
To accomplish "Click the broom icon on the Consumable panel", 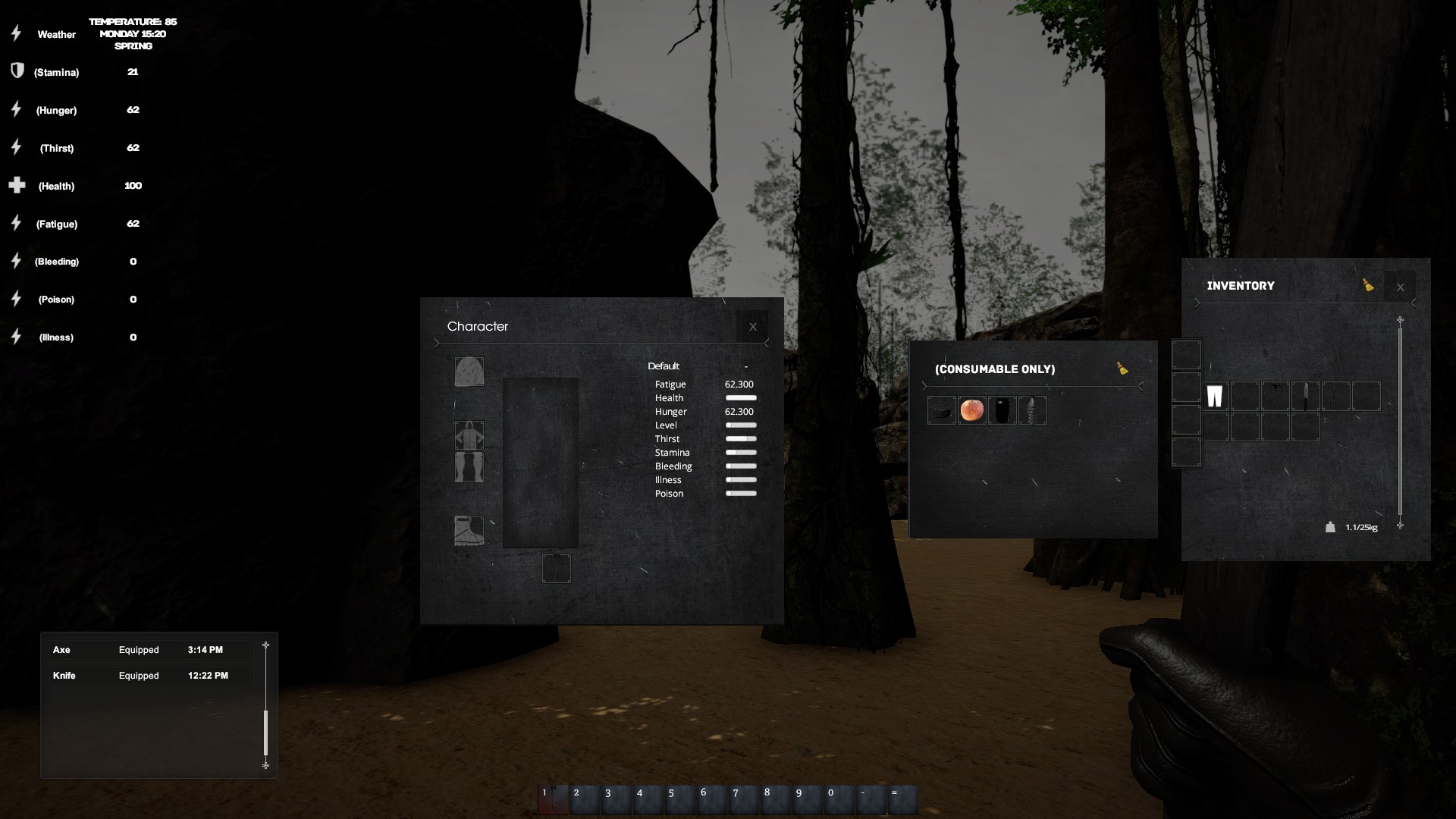I will [1123, 369].
